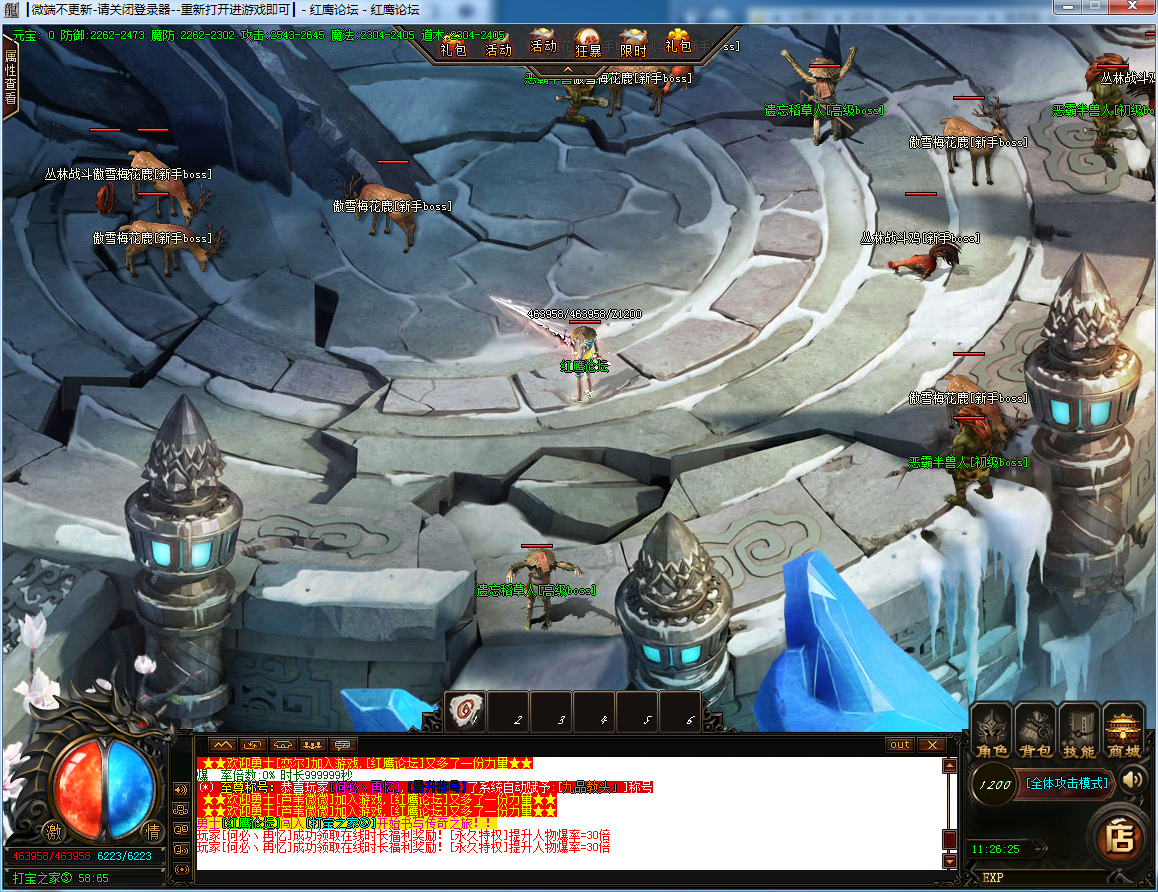Close the chat panel with X
Image resolution: width=1158 pixels, height=892 pixels.
click(931, 745)
